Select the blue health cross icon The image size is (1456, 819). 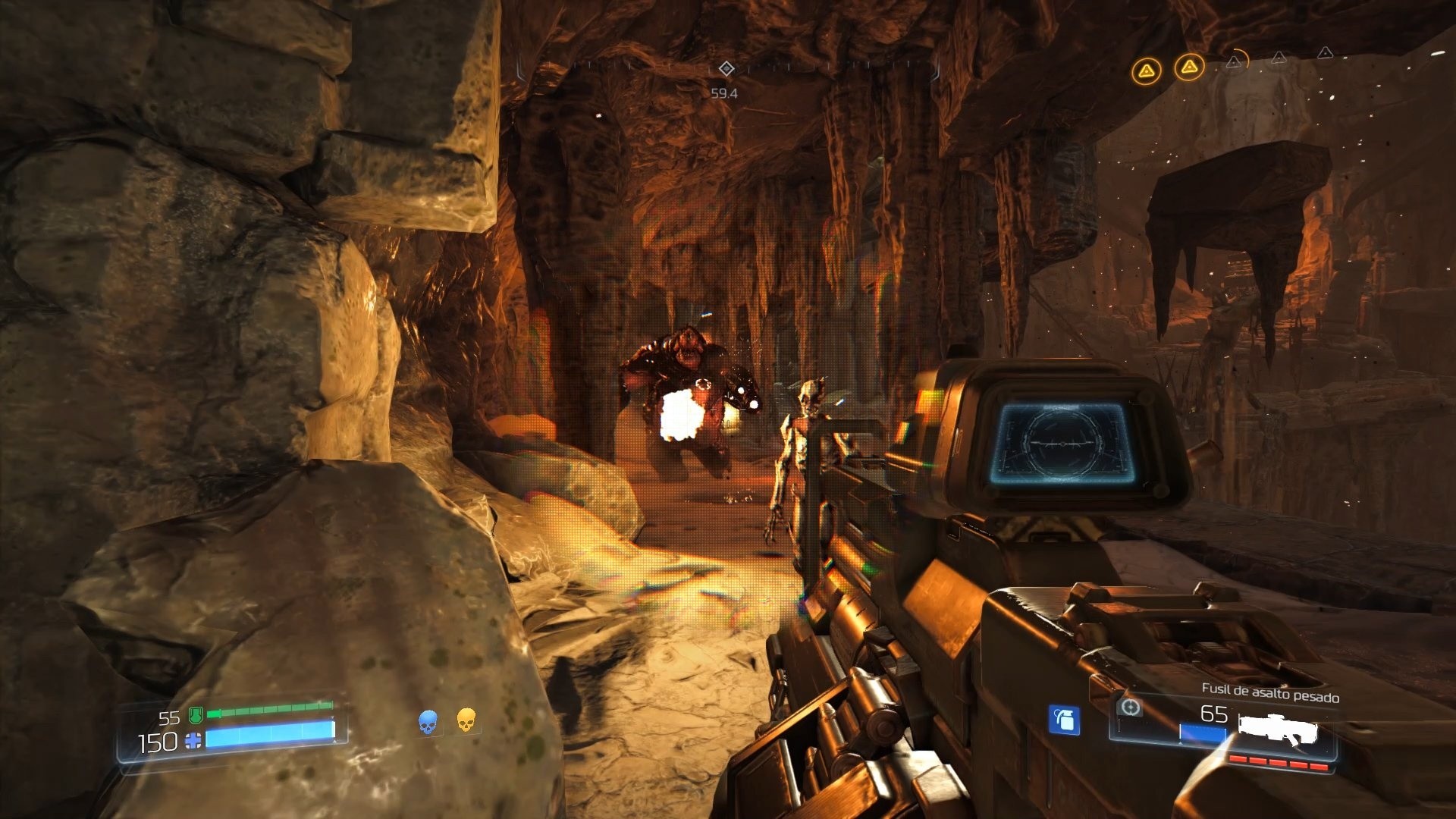tap(193, 742)
